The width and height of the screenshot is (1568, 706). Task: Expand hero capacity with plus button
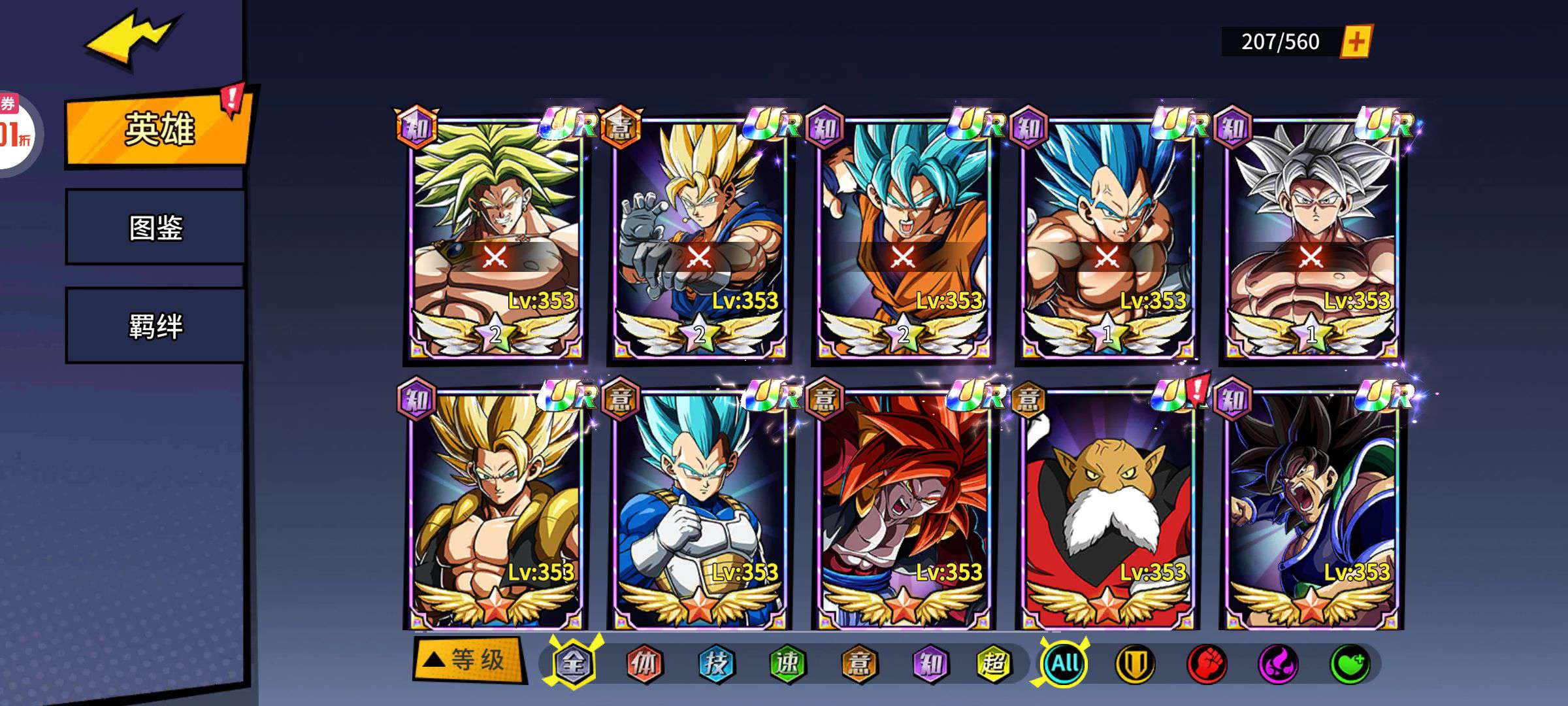click(1356, 42)
